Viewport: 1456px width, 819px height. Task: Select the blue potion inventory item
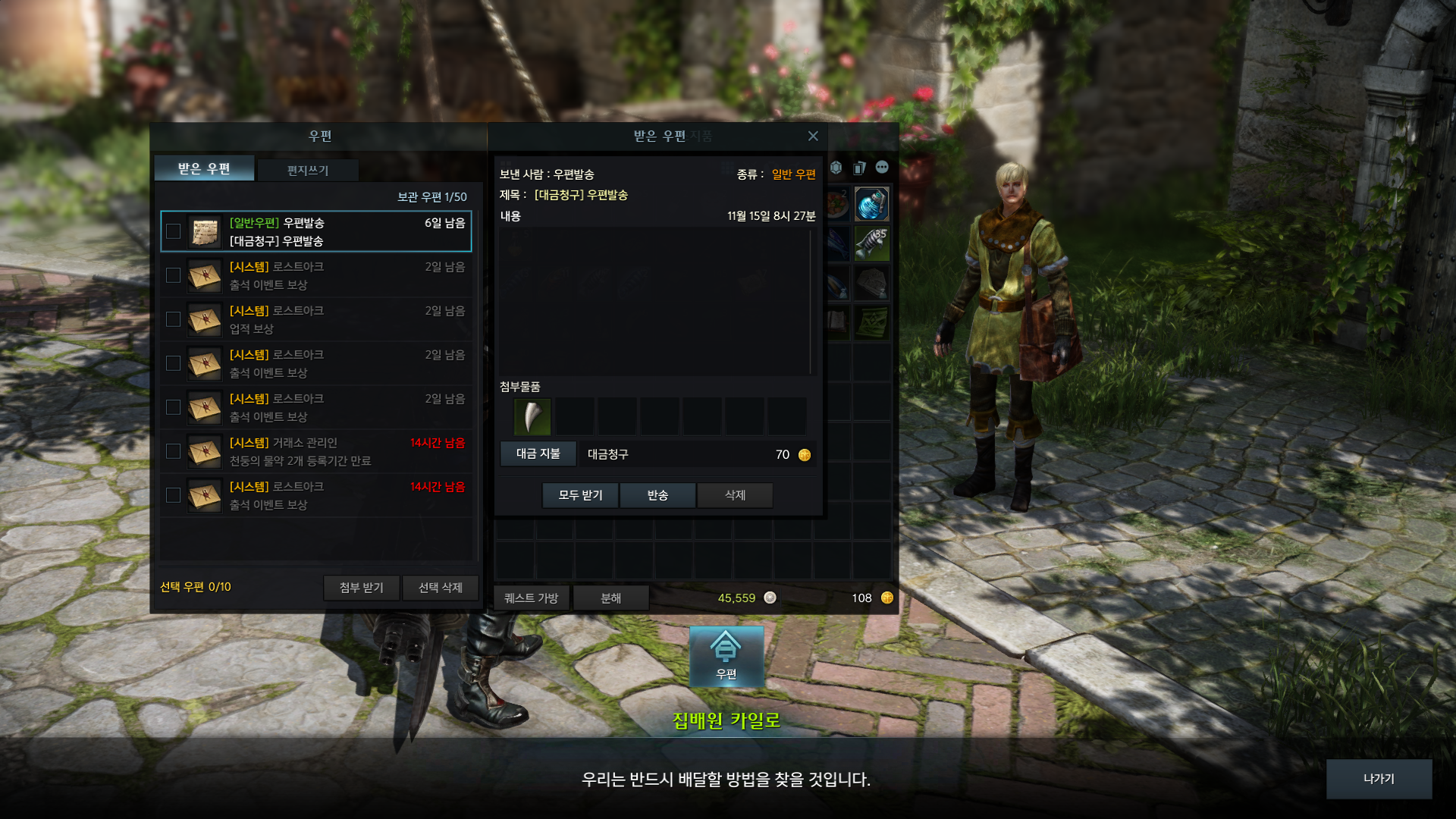tap(871, 204)
